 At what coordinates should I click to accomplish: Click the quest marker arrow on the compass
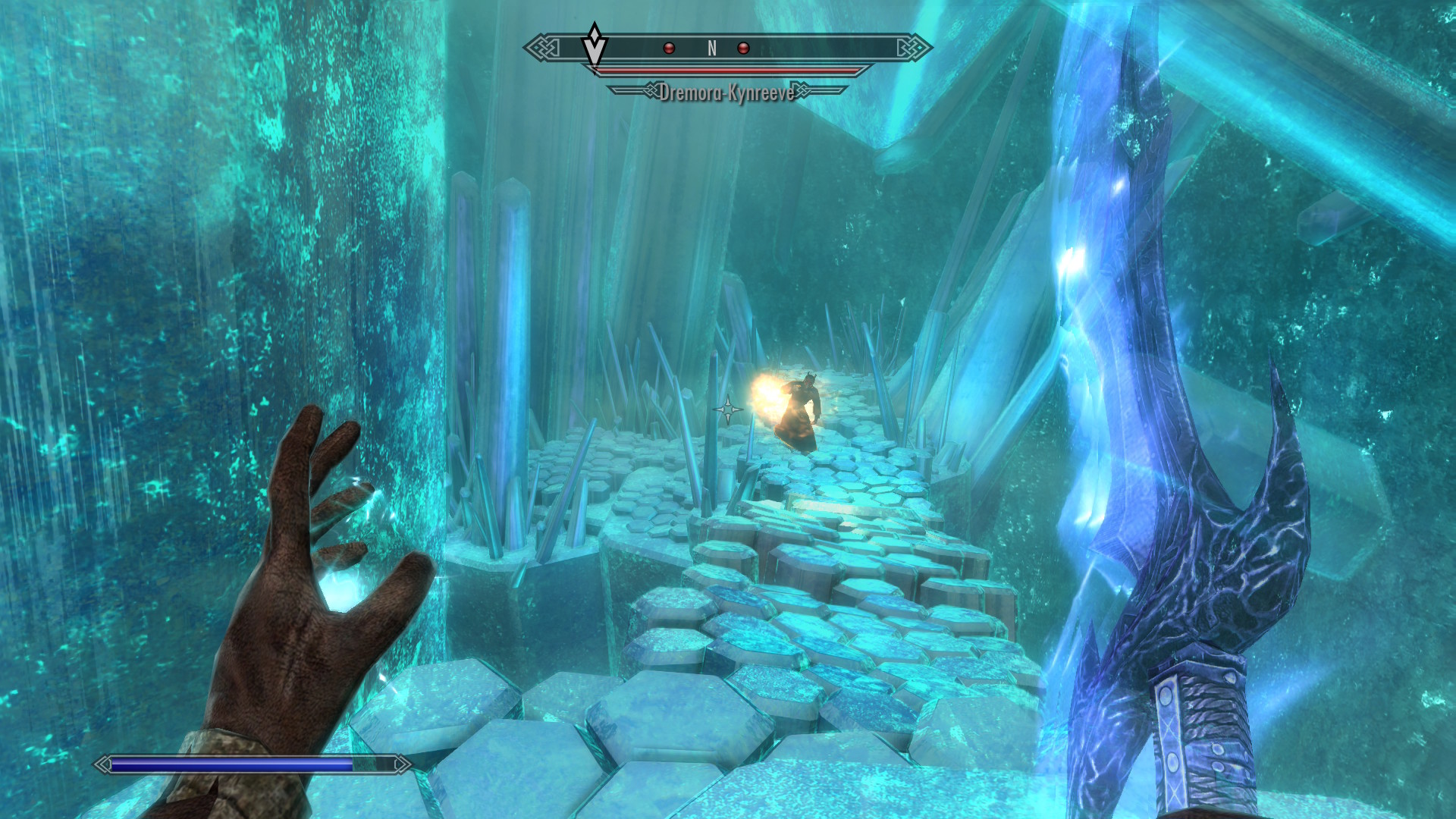click(x=595, y=45)
